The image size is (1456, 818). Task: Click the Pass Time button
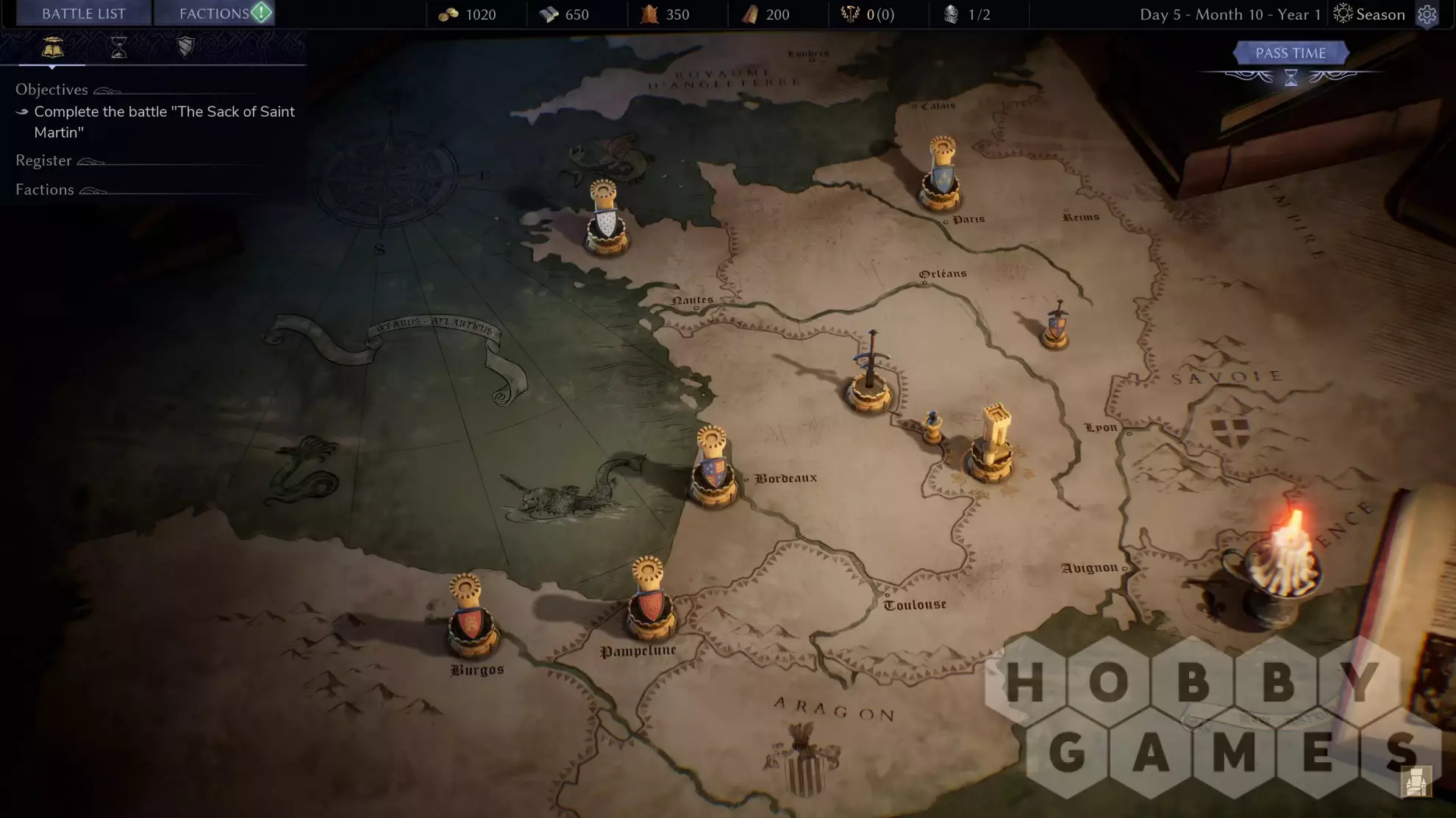[1291, 53]
